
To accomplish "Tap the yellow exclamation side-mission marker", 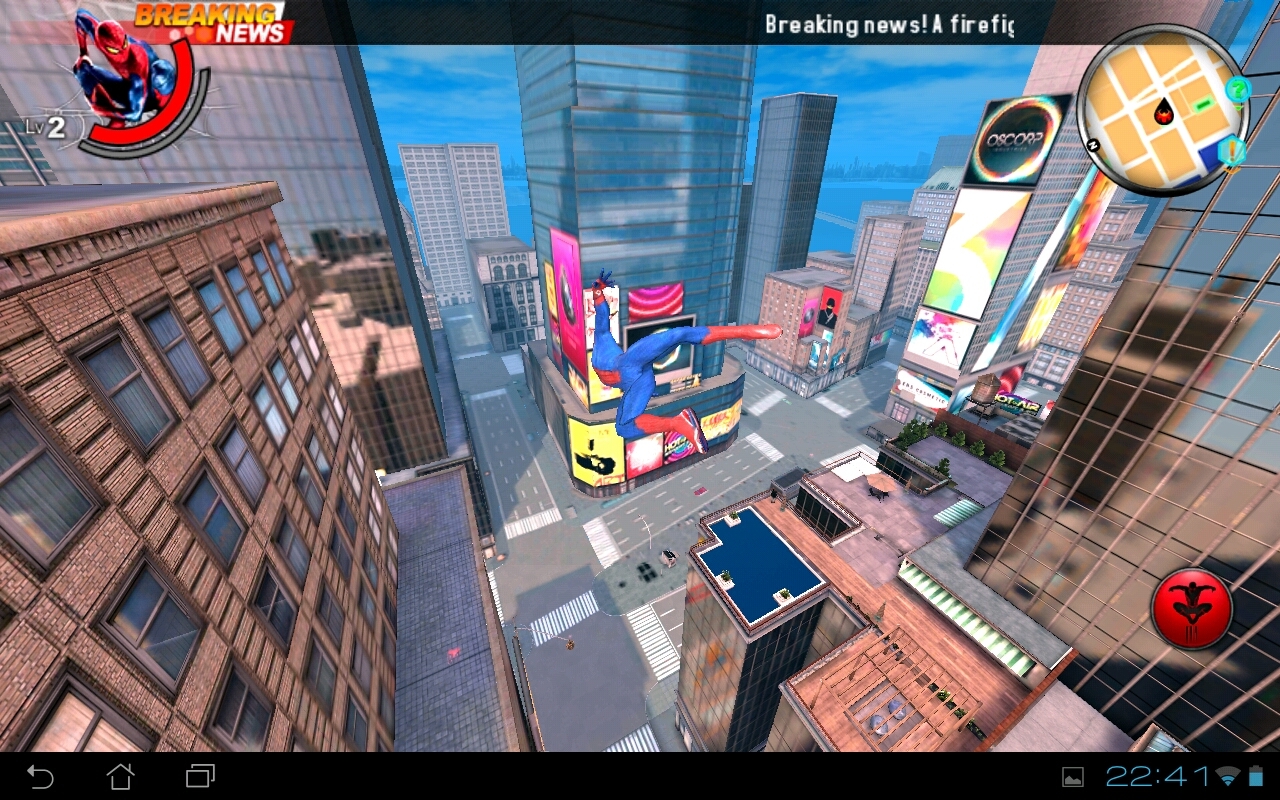I will (x=1231, y=150).
